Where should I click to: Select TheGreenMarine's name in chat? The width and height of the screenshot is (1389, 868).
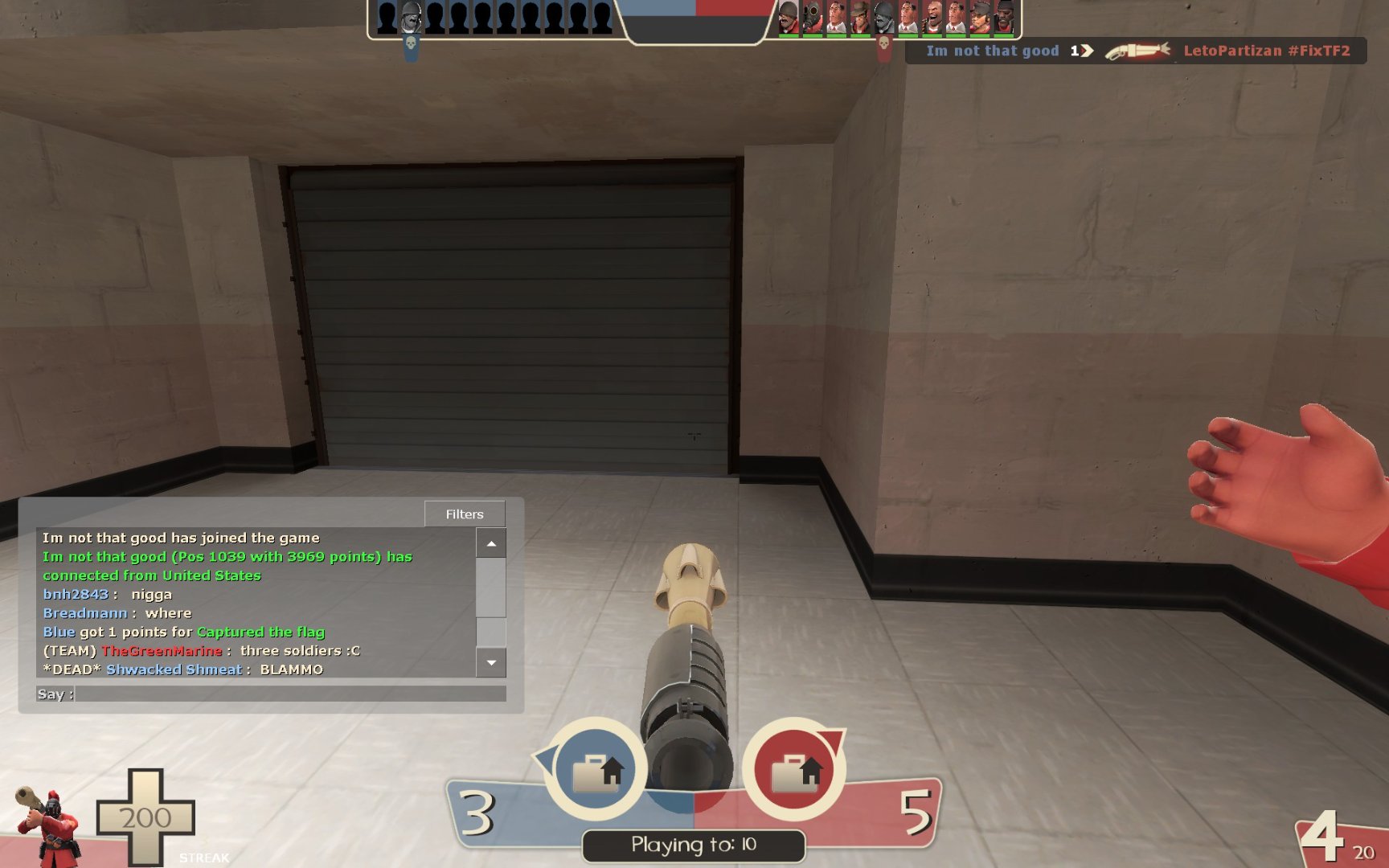(162, 651)
